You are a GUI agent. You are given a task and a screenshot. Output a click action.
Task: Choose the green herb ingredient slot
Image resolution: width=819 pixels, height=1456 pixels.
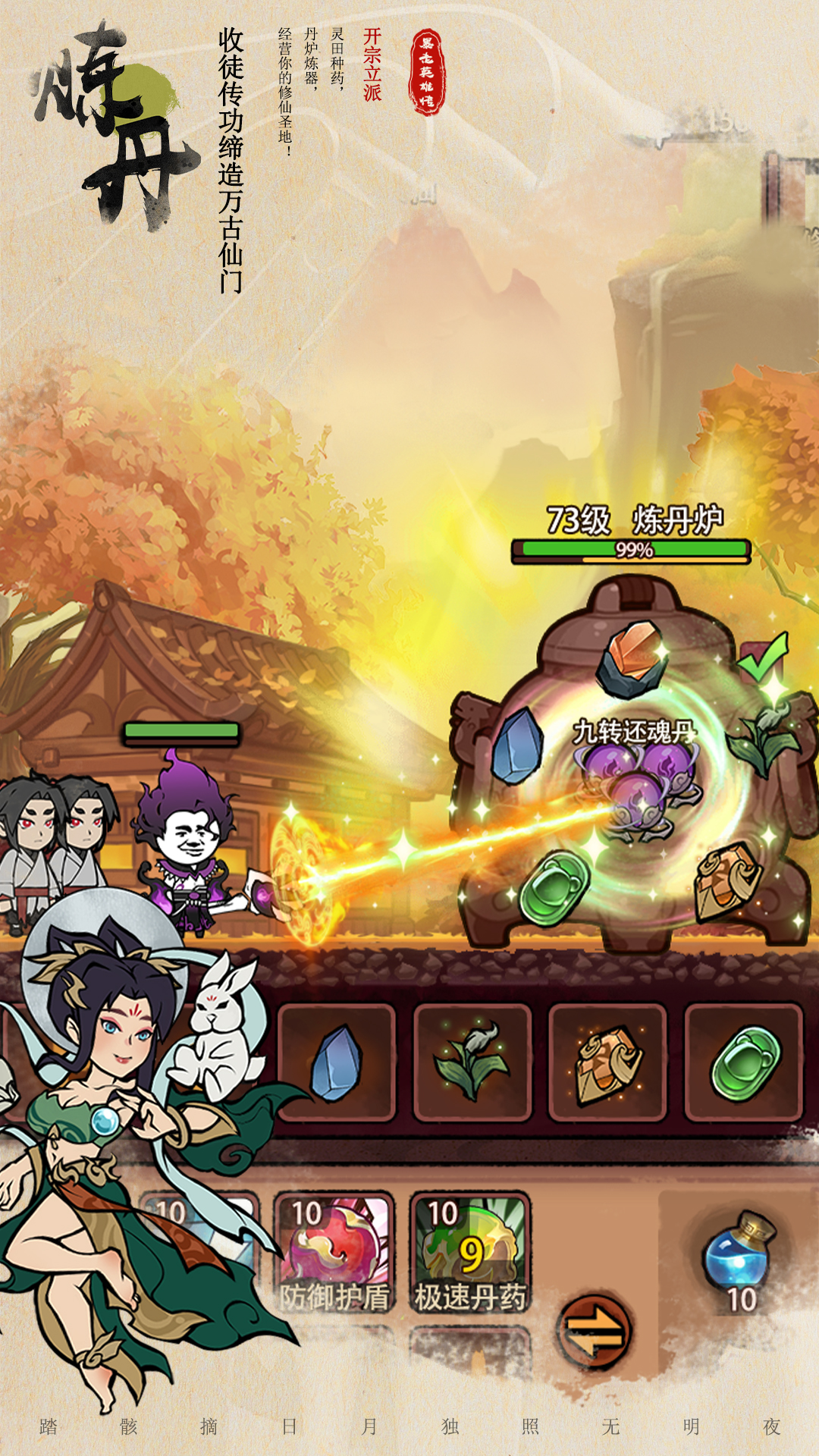(x=472, y=1062)
